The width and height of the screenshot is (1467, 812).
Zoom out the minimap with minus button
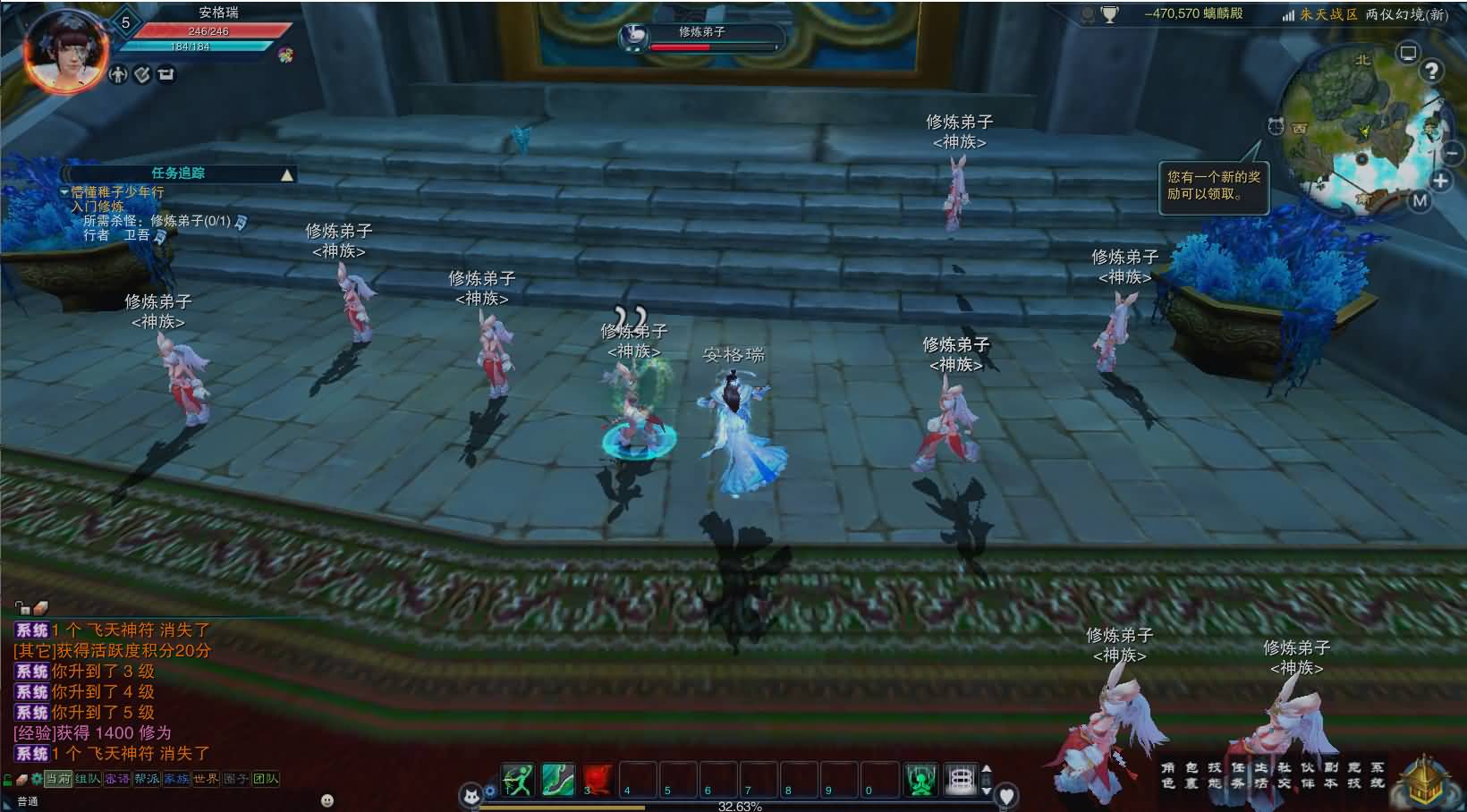[x=1451, y=153]
